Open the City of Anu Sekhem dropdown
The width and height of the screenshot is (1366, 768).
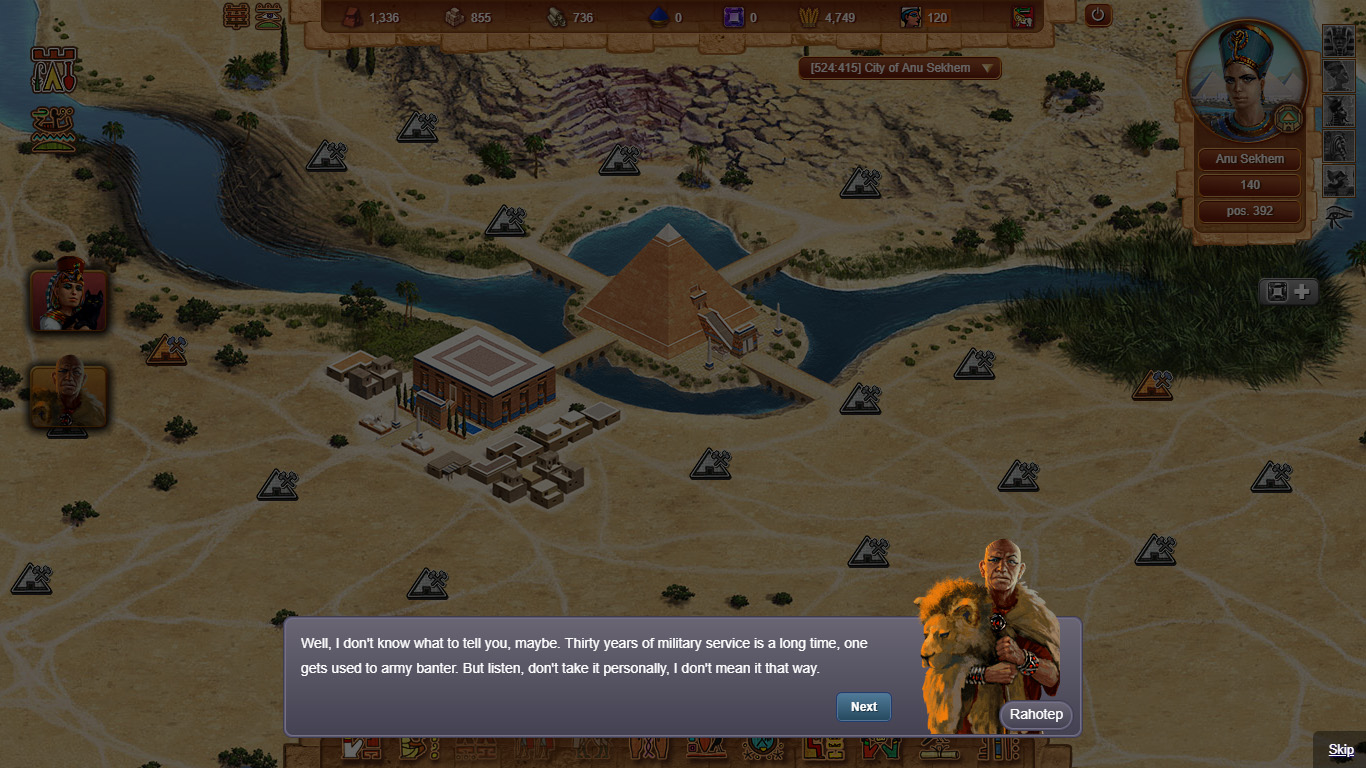click(899, 68)
